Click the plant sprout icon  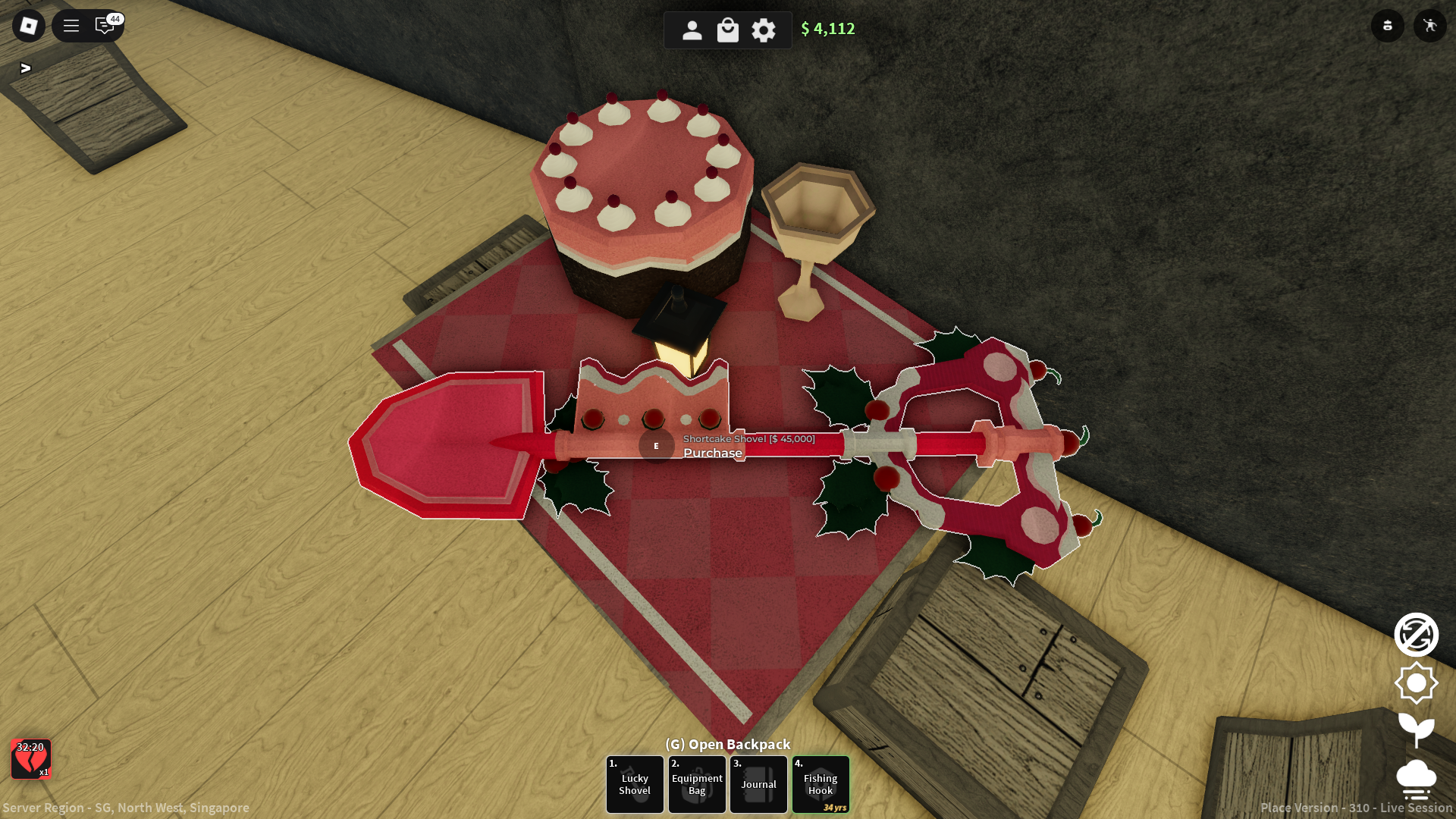pos(1416,730)
